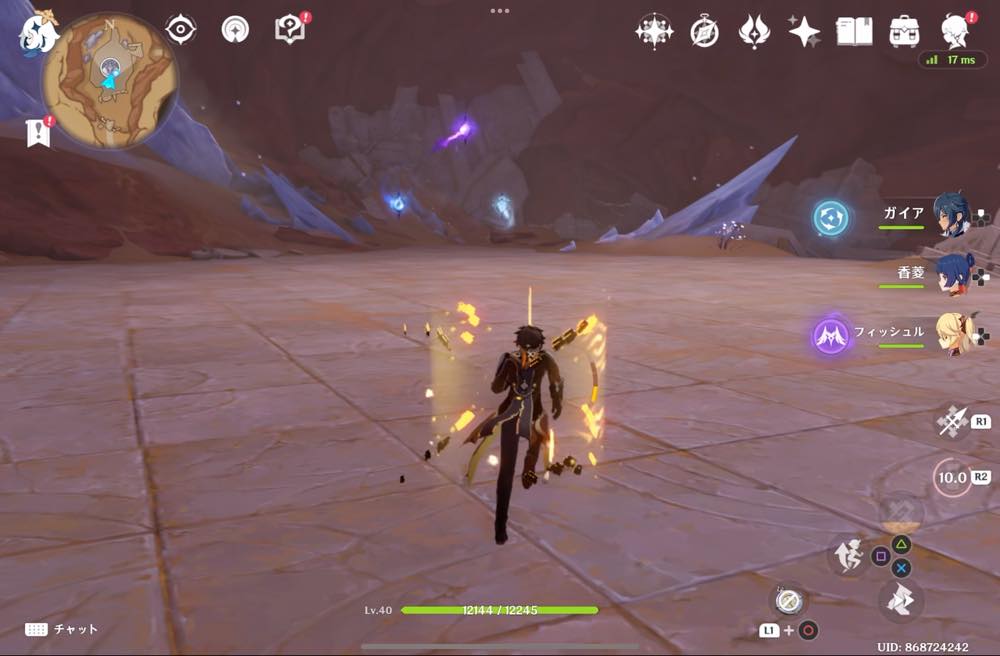Open the Paimon menu
The image size is (1000, 656).
38,32
